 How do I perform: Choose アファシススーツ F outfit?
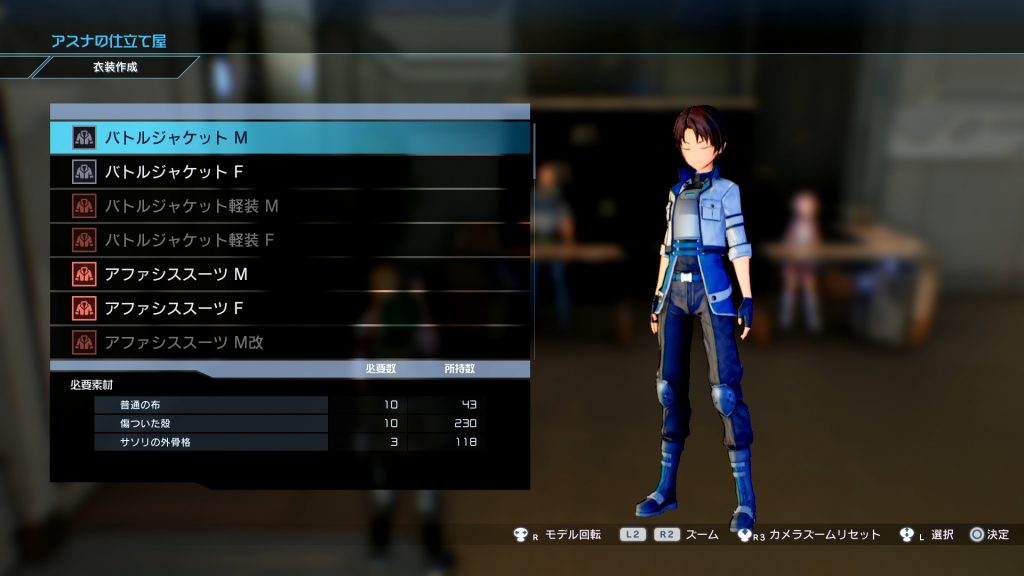(290, 308)
